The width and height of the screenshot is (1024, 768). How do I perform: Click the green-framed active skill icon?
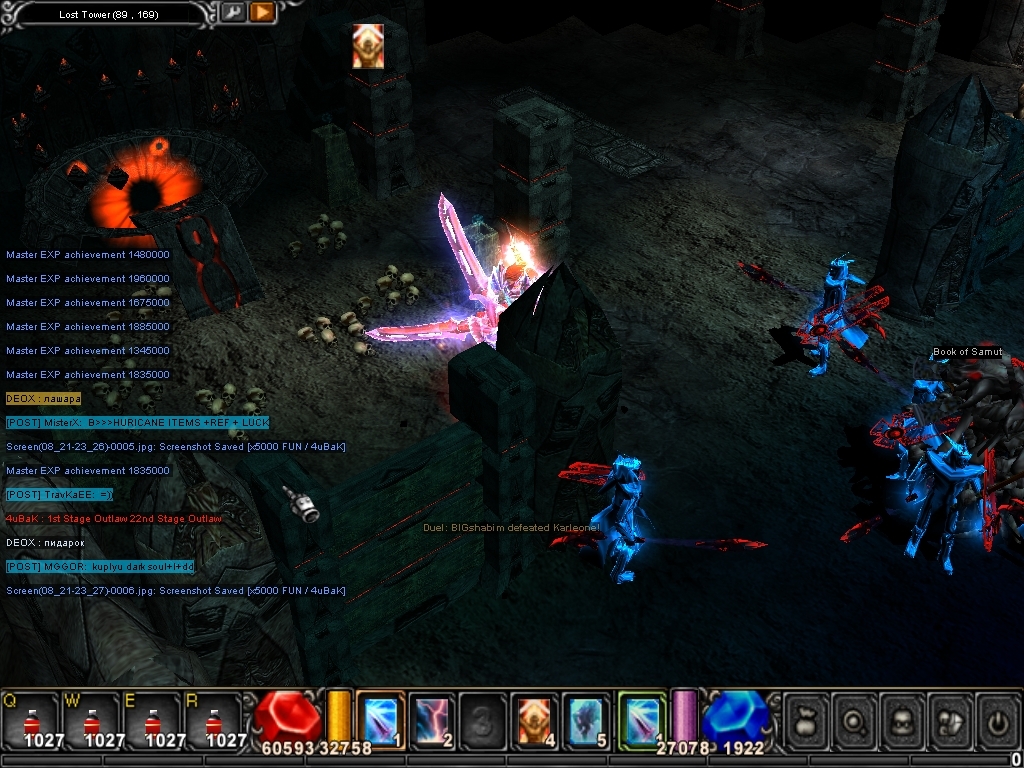pos(641,720)
